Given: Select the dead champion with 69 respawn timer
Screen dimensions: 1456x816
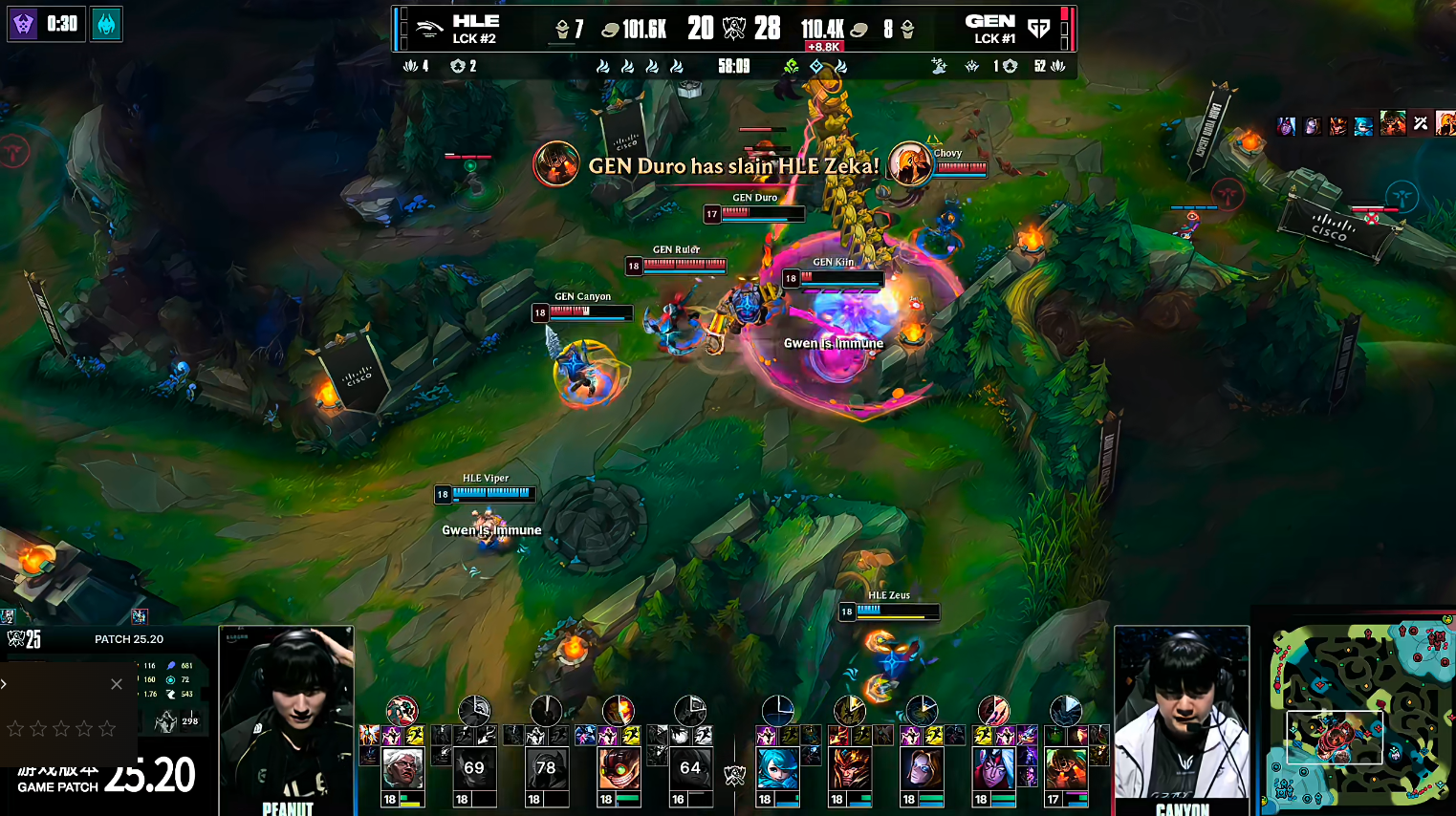Looking at the screenshot, I should [474, 768].
